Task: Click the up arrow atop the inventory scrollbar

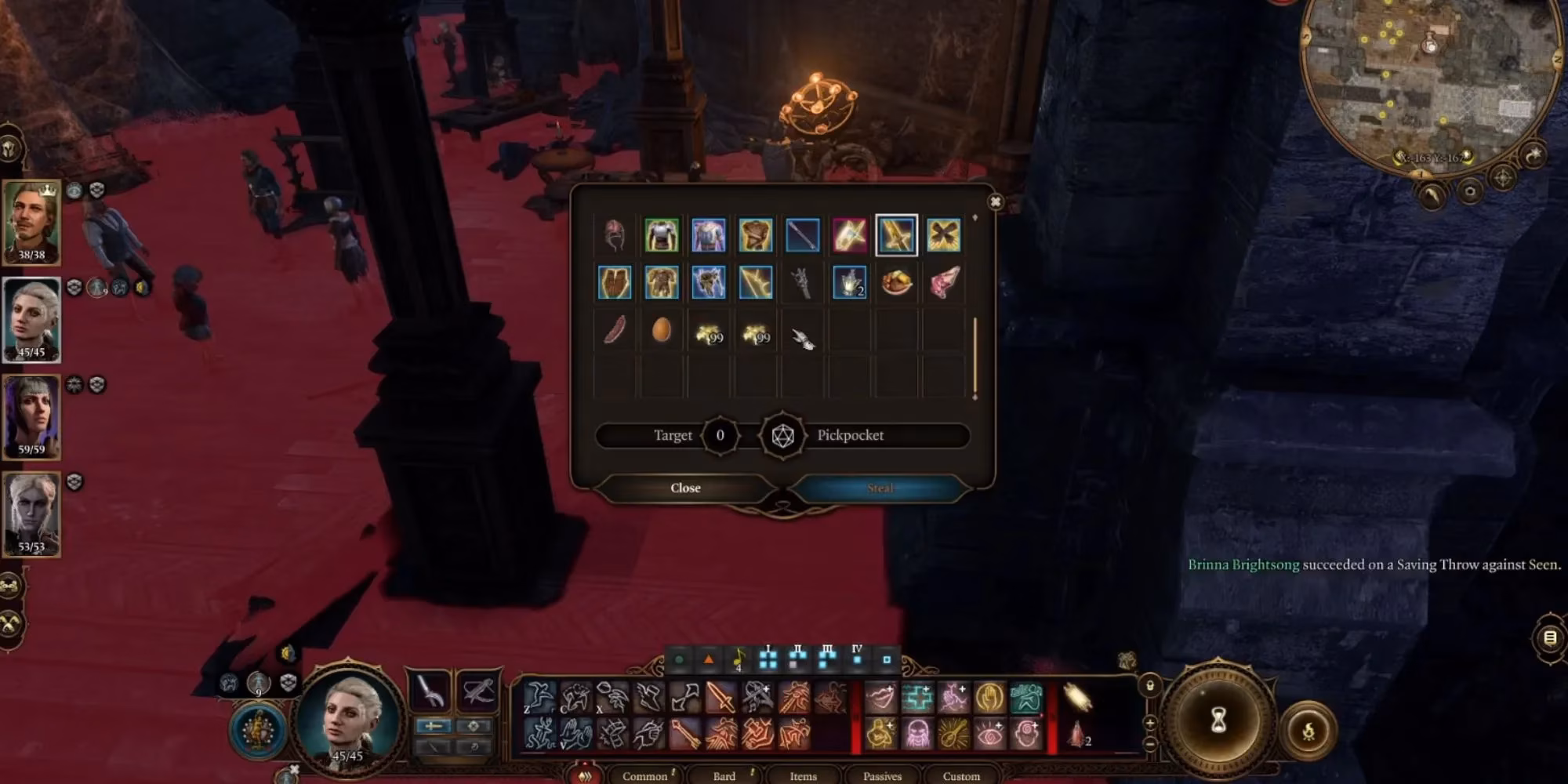Action: pos(975,216)
